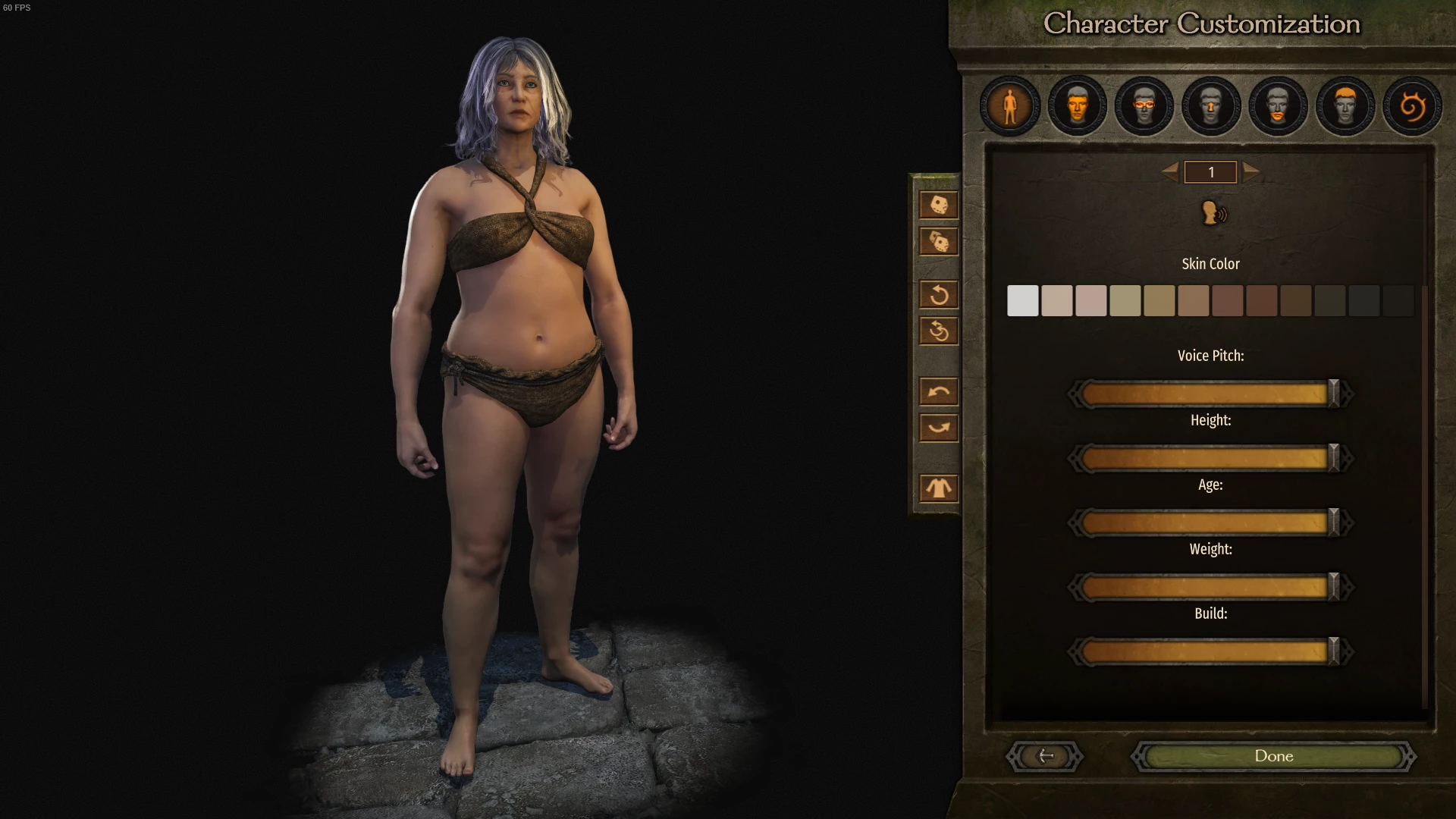
Task: Switch to the eyes customization tab
Action: click(x=1144, y=106)
